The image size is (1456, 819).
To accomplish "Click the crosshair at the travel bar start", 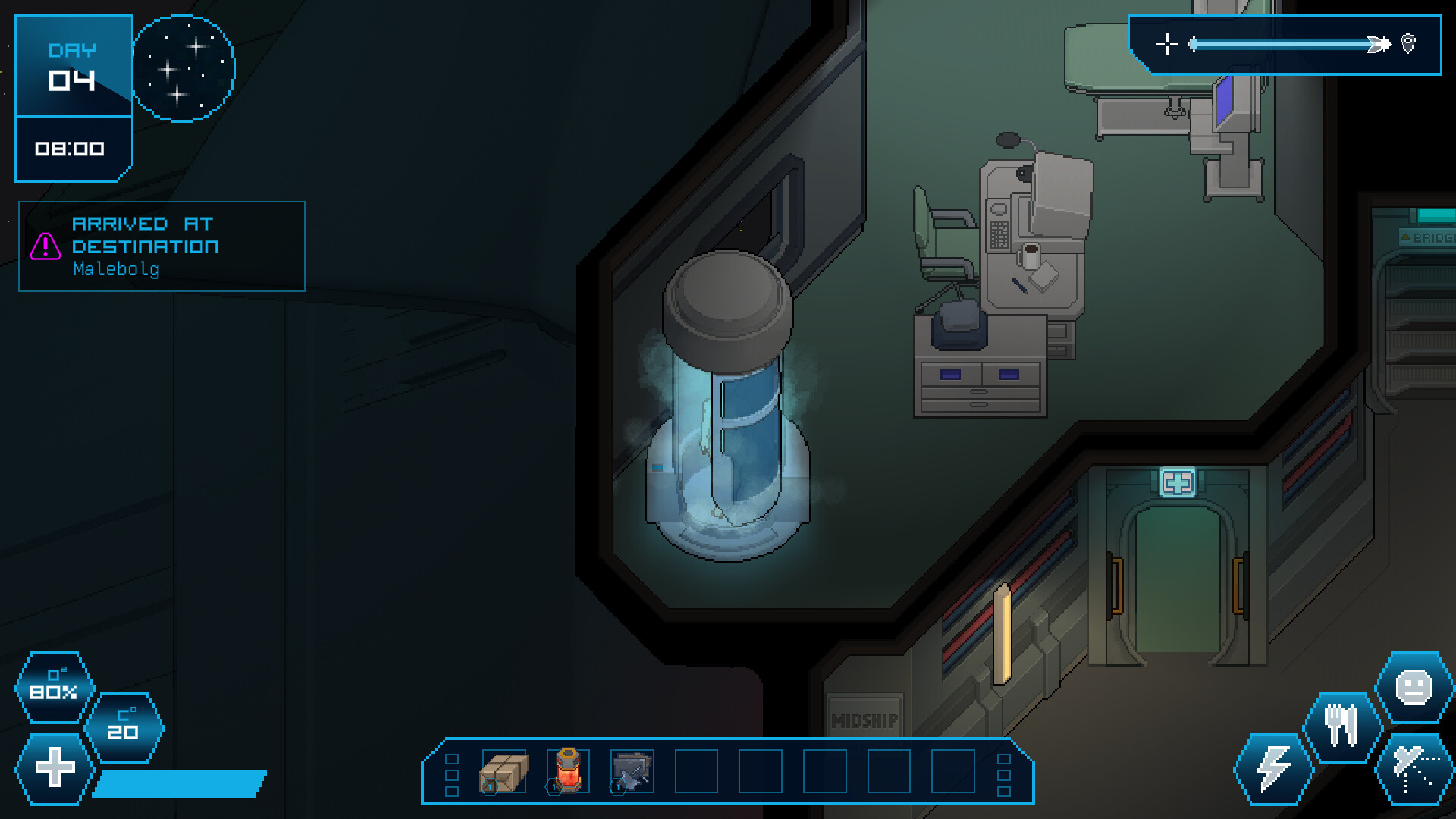I will click(1168, 44).
